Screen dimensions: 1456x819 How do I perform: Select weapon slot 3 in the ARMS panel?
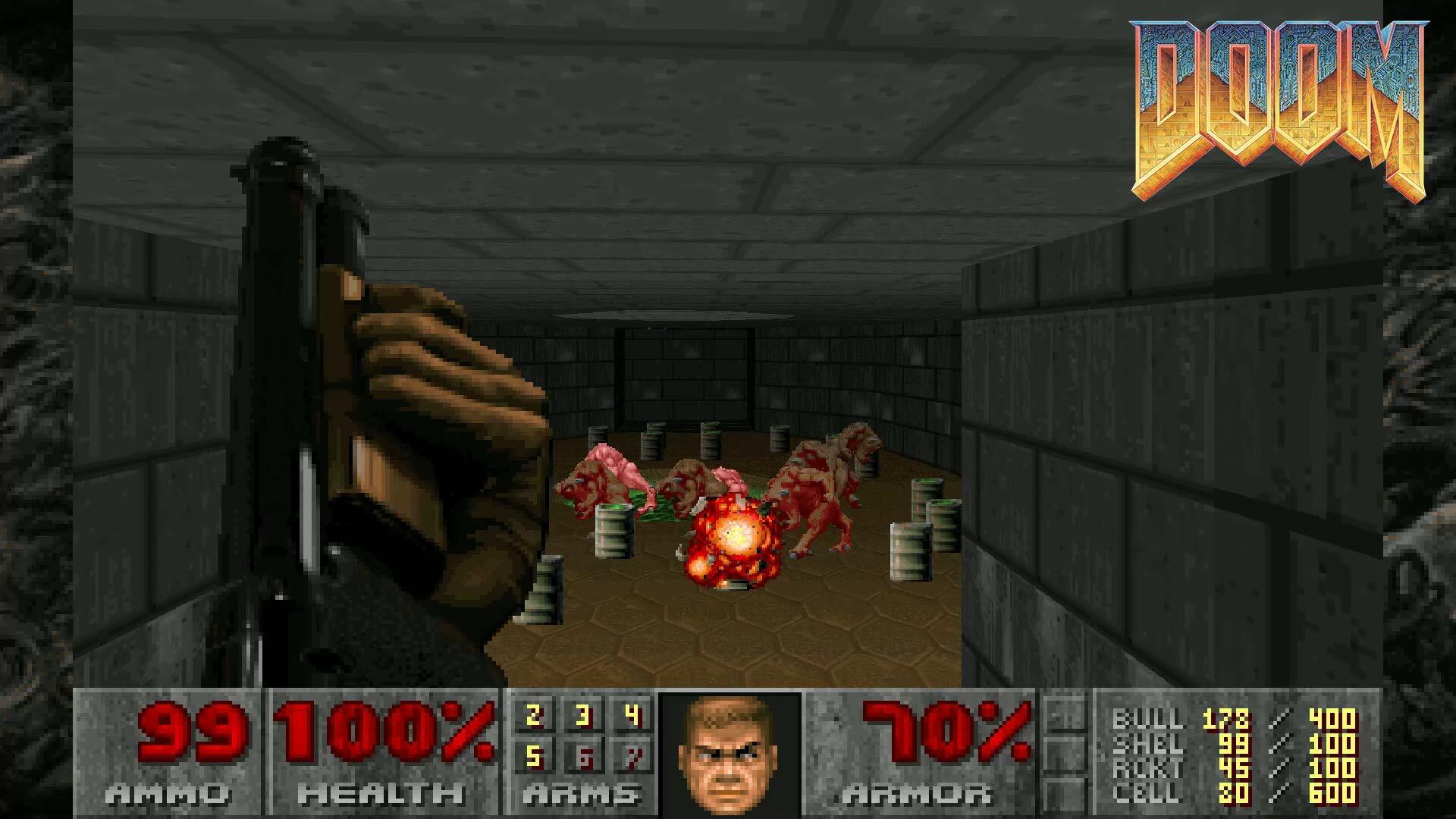coord(582,717)
